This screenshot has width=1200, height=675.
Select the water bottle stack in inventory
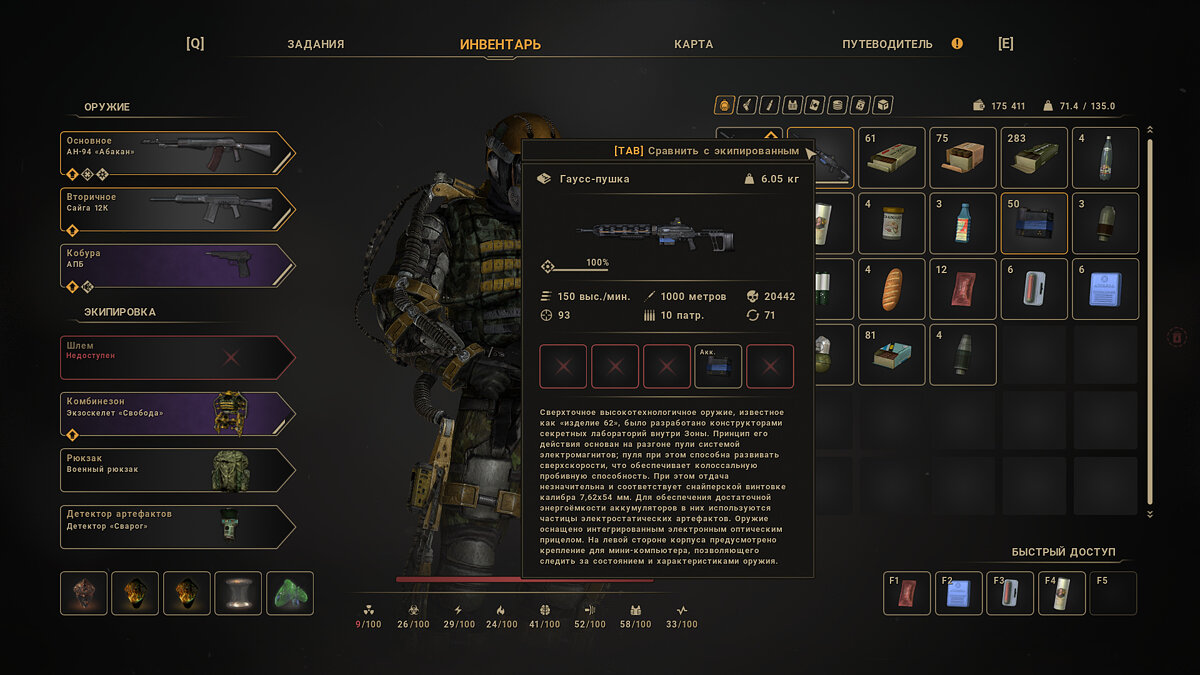(1105, 158)
